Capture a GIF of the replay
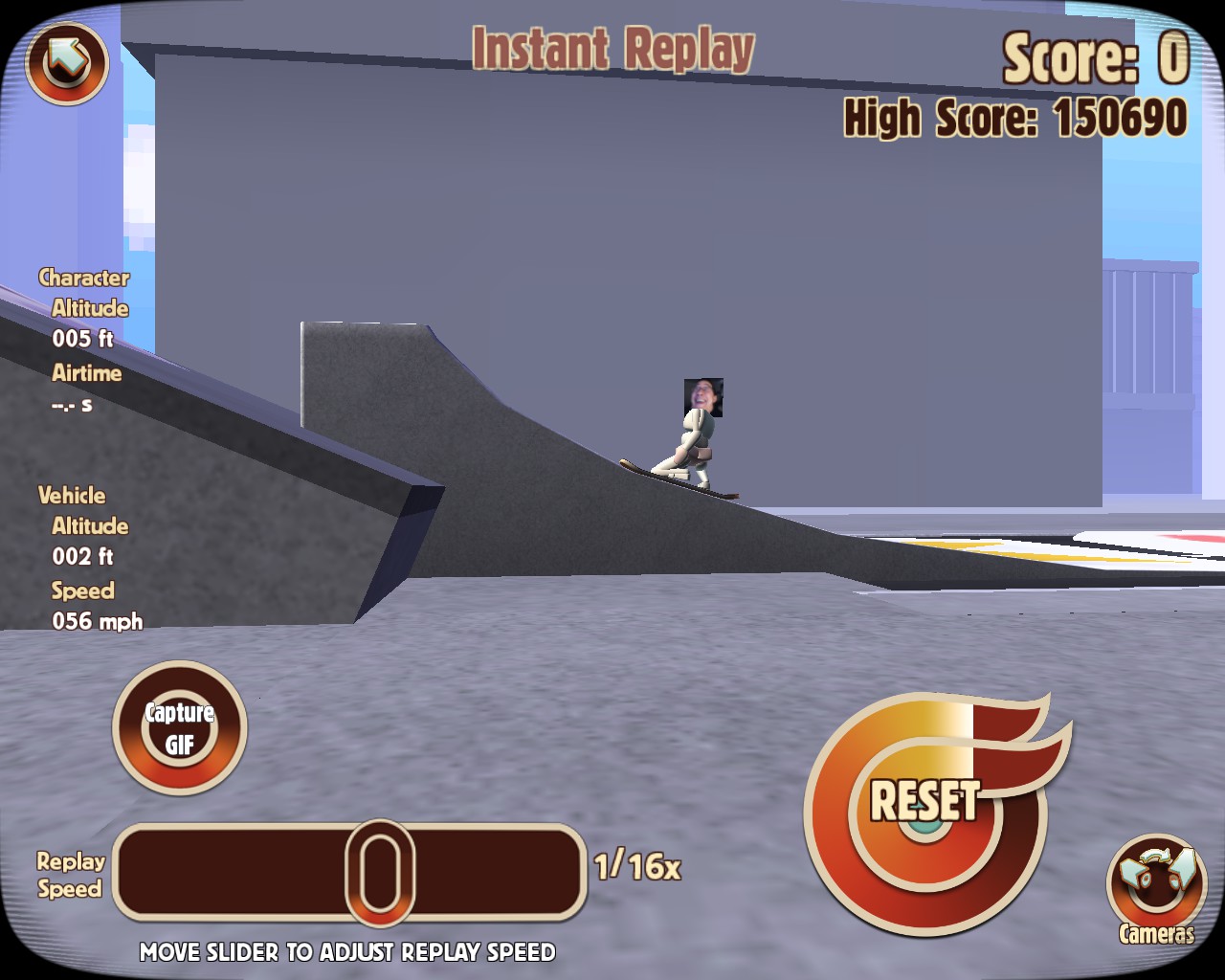 tap(178, 729)
